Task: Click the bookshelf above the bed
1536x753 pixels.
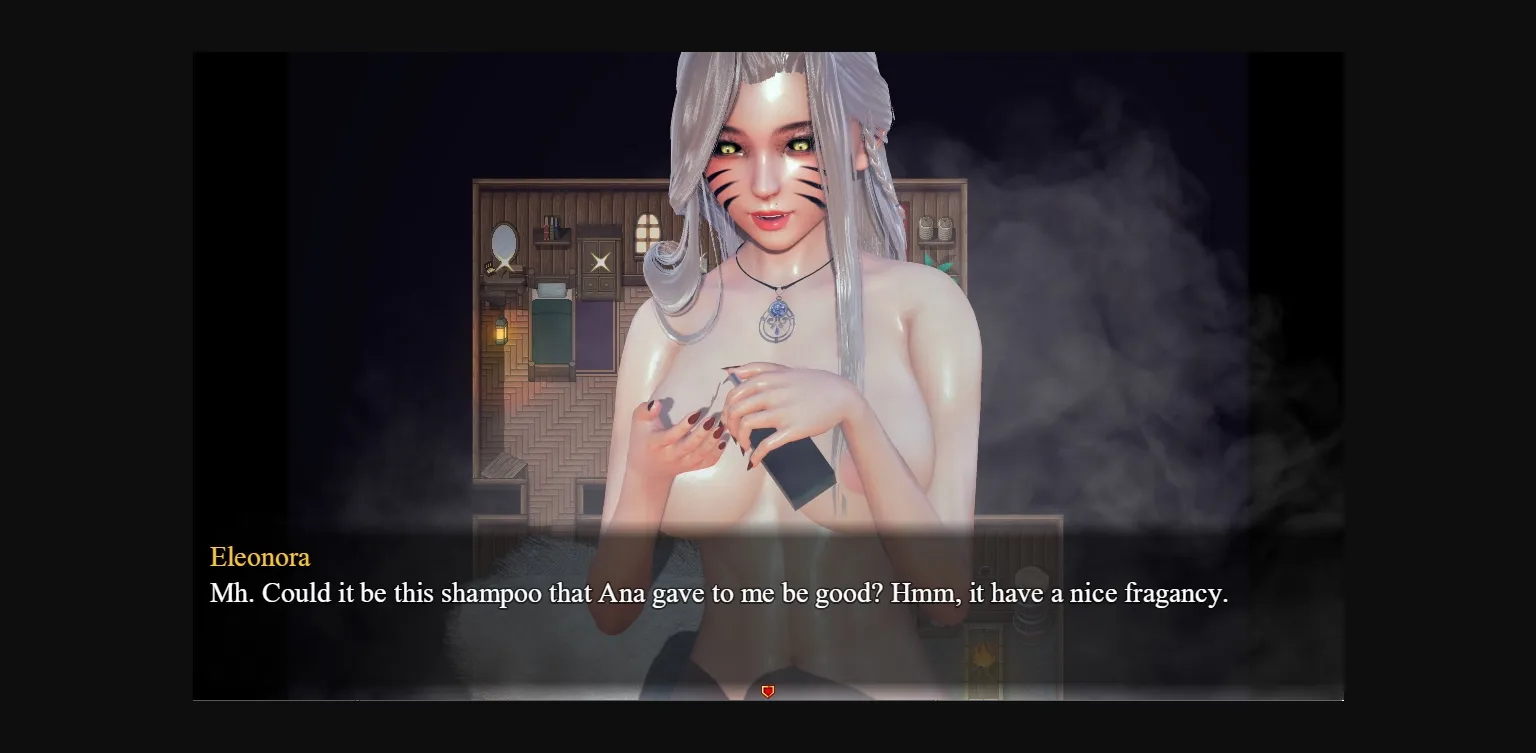Action: [549, 228]
